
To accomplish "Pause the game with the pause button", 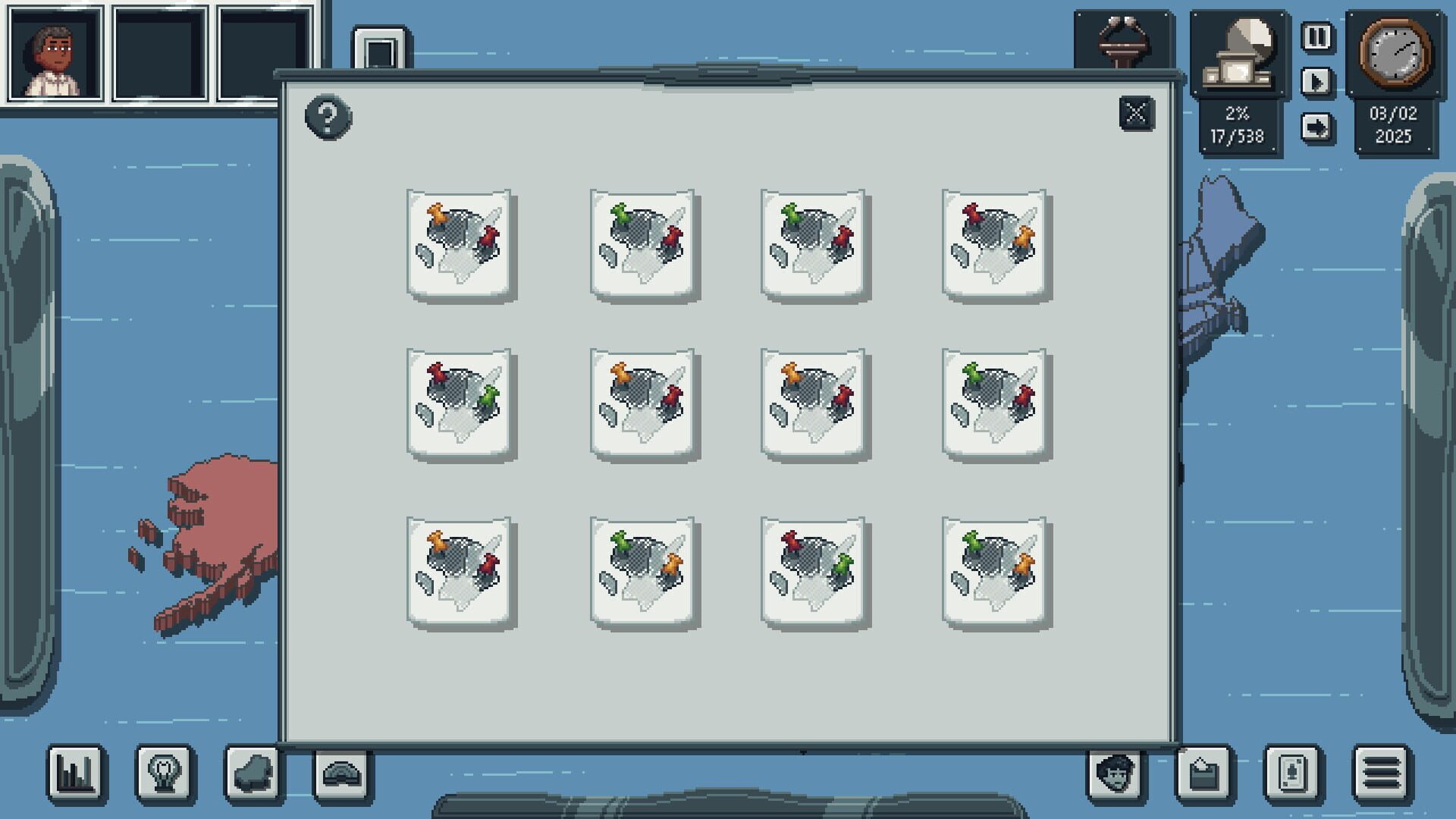I will (x=1317, y=36).
